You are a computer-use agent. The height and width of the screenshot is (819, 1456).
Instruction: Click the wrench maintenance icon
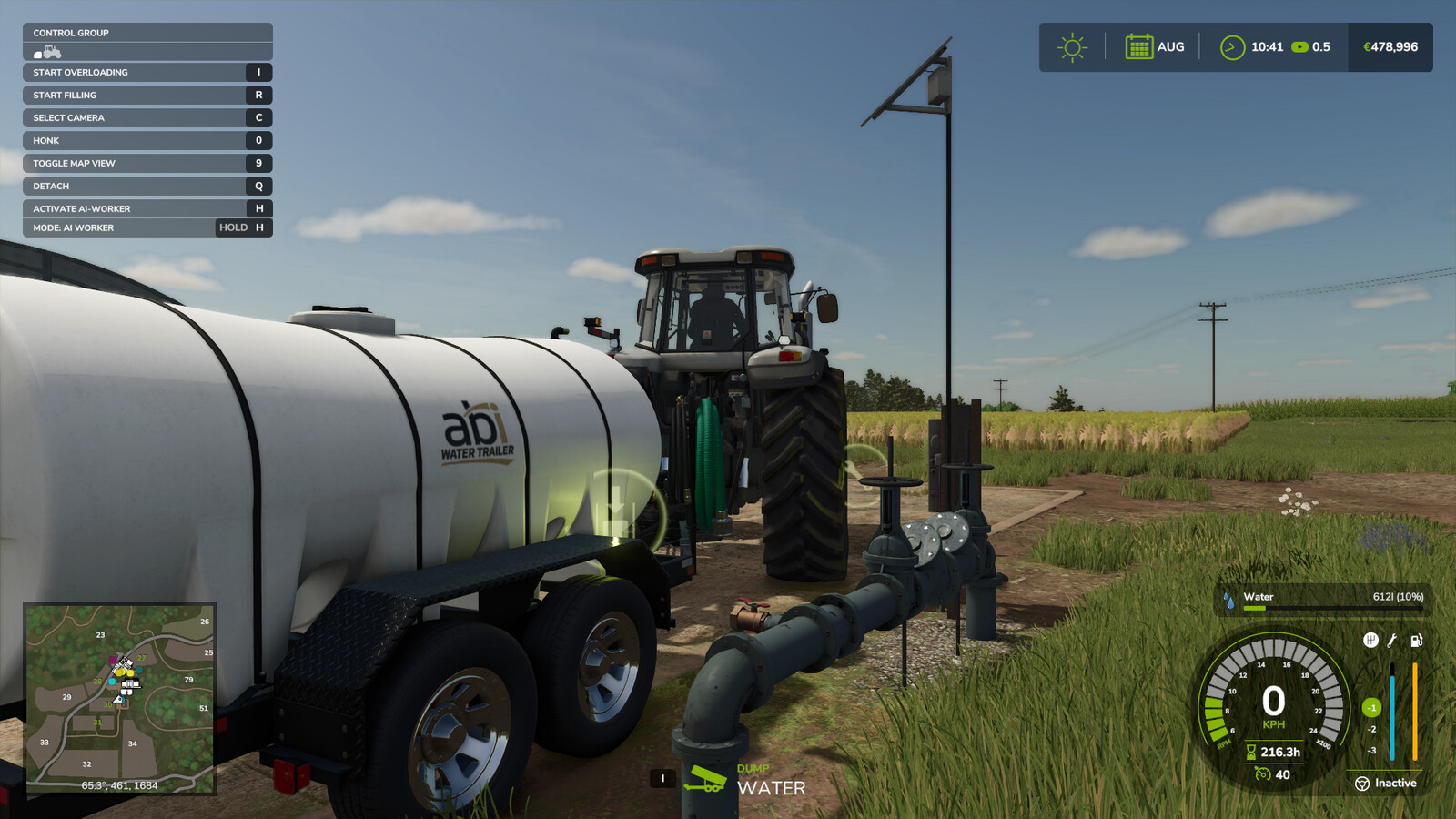pyautogui.click(x=1391, y=641)
